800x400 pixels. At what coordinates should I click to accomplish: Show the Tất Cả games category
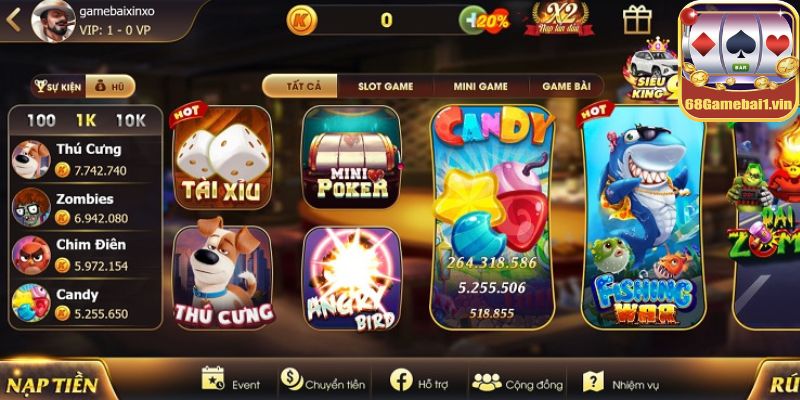click(304, 86)
